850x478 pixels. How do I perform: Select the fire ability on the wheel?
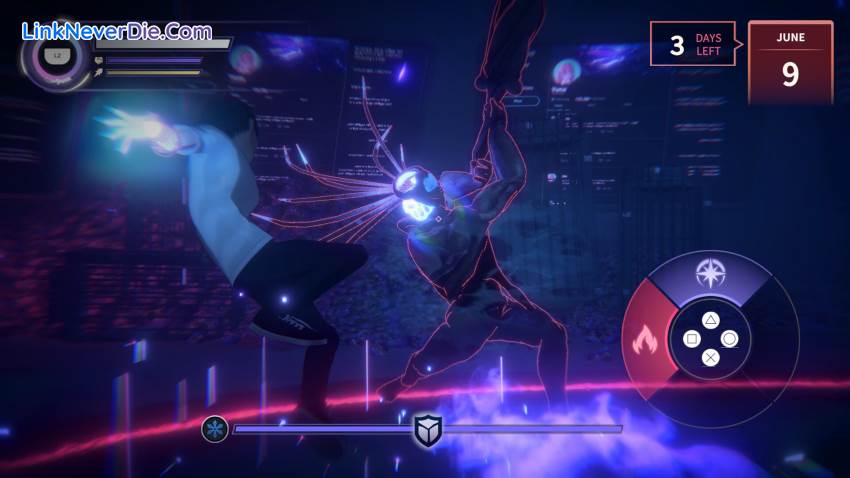[x=641, y=342]
